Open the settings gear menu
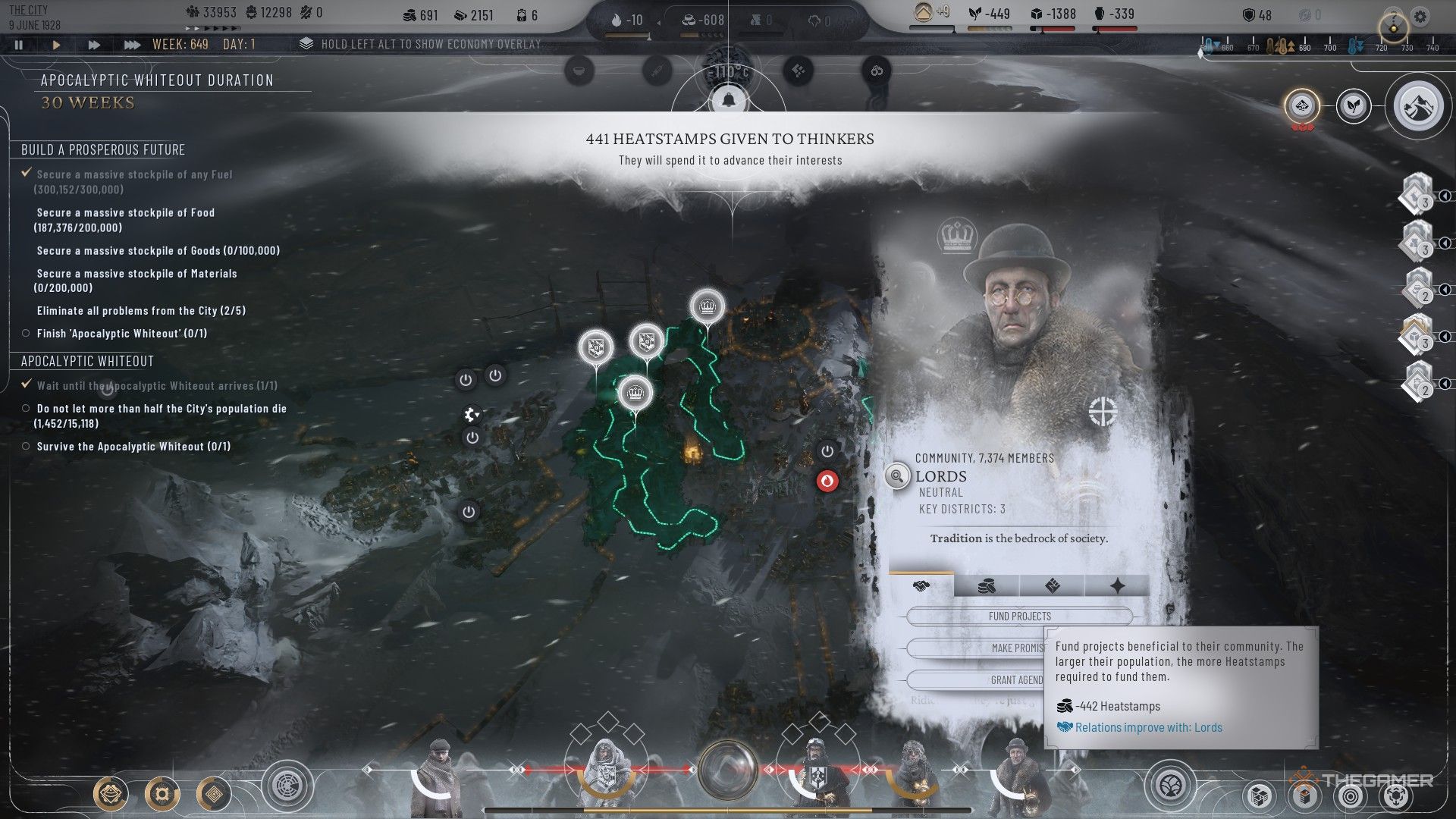 (1420, 16)
